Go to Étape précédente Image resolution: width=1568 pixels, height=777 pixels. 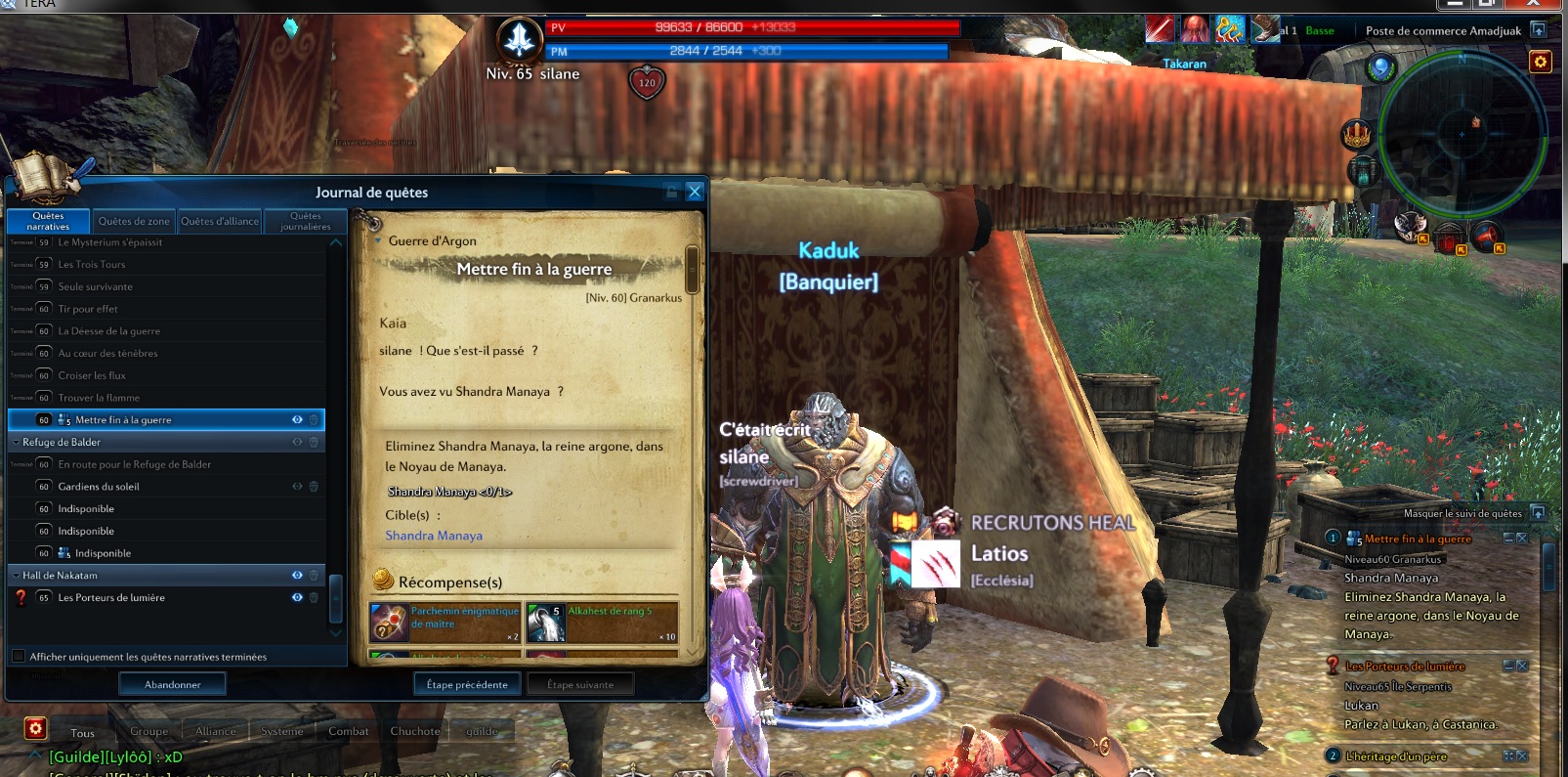pos(467,685)
